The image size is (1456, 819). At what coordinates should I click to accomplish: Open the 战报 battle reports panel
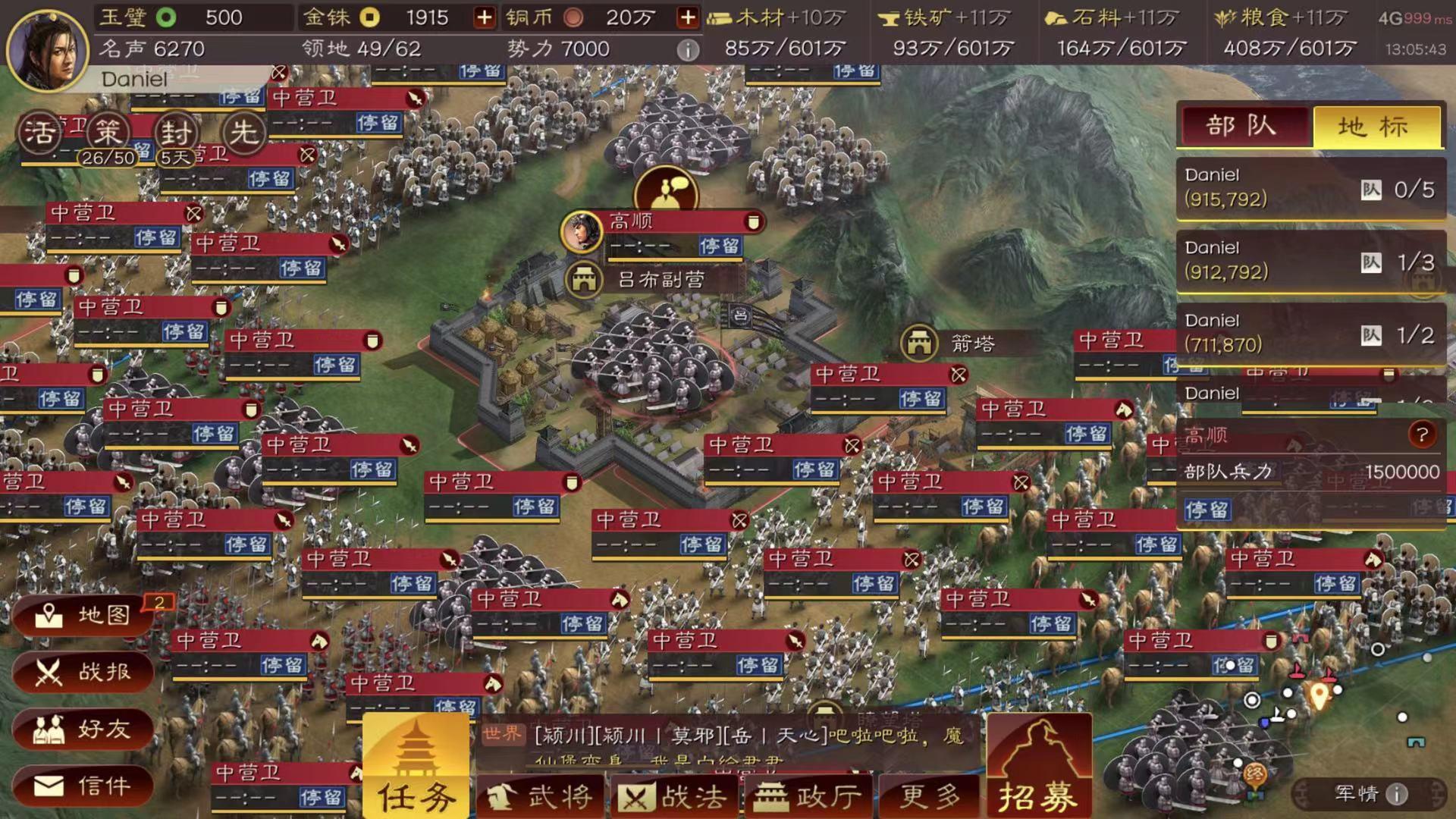tap(83, 673)
